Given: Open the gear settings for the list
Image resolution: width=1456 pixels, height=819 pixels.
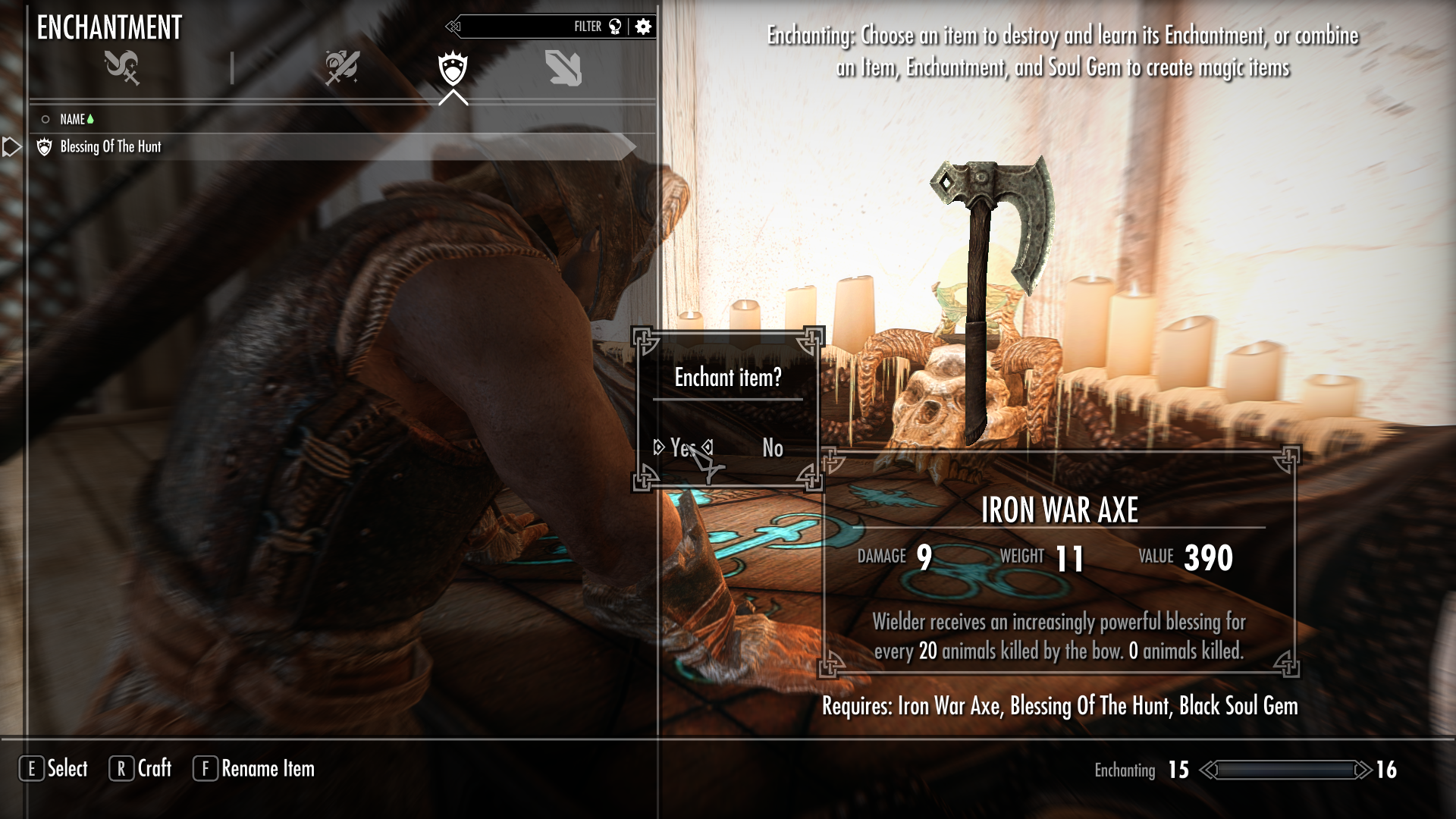Looking at the screenshot, I should pyautogui.click(x=643, y=27).
